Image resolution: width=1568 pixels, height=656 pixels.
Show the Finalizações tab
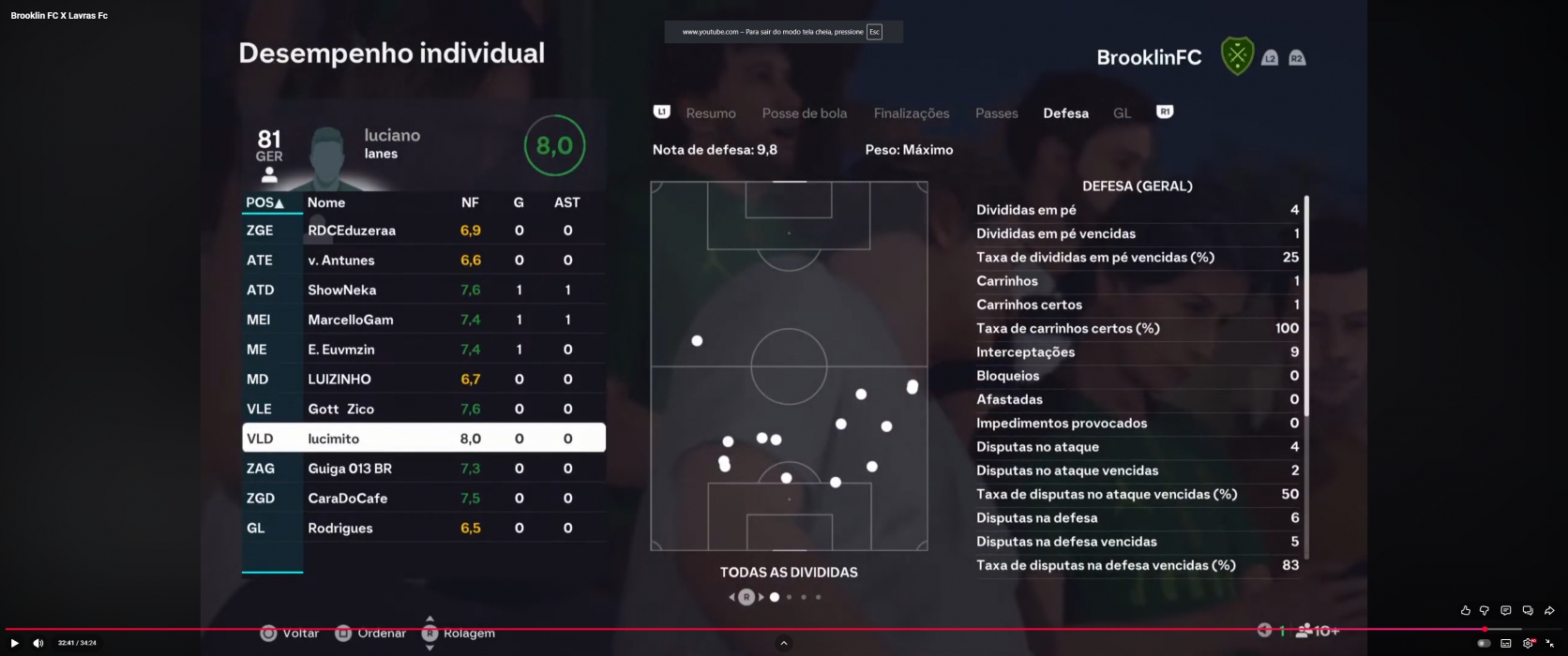click(x=911, y=113)
